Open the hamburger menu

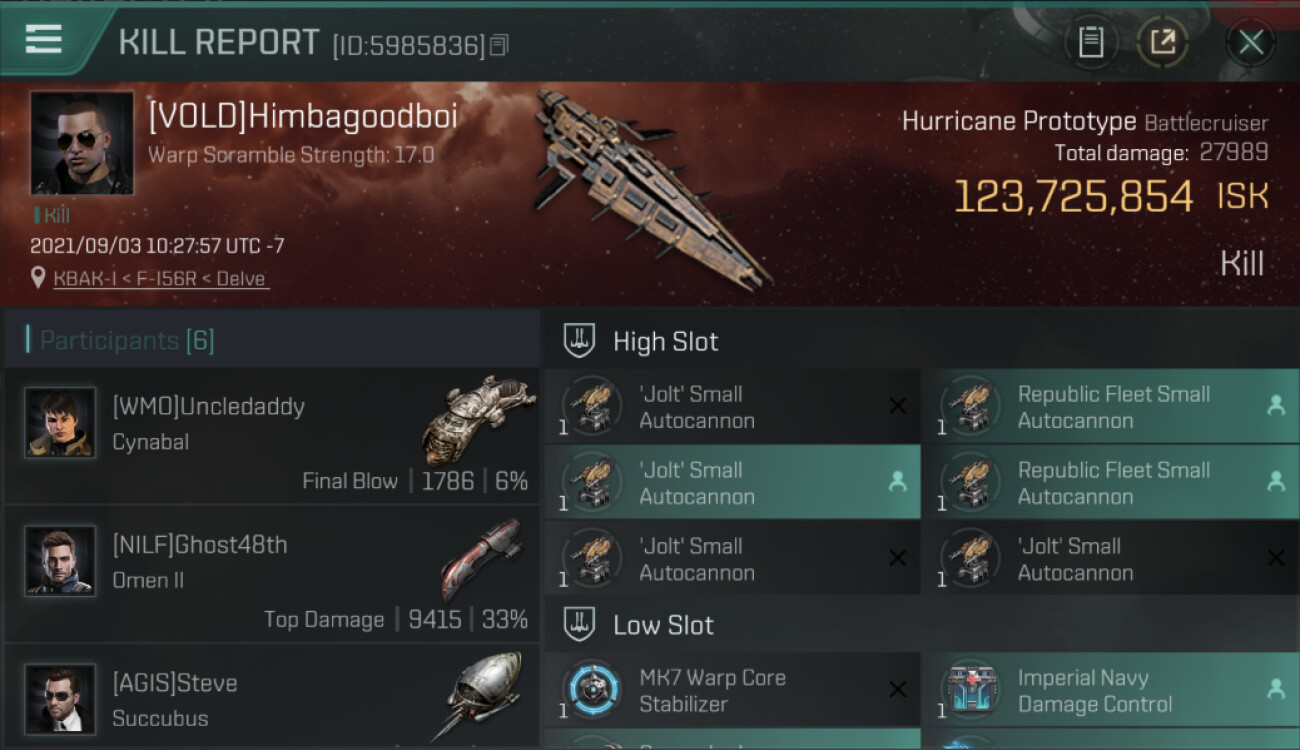pos(44,40)
